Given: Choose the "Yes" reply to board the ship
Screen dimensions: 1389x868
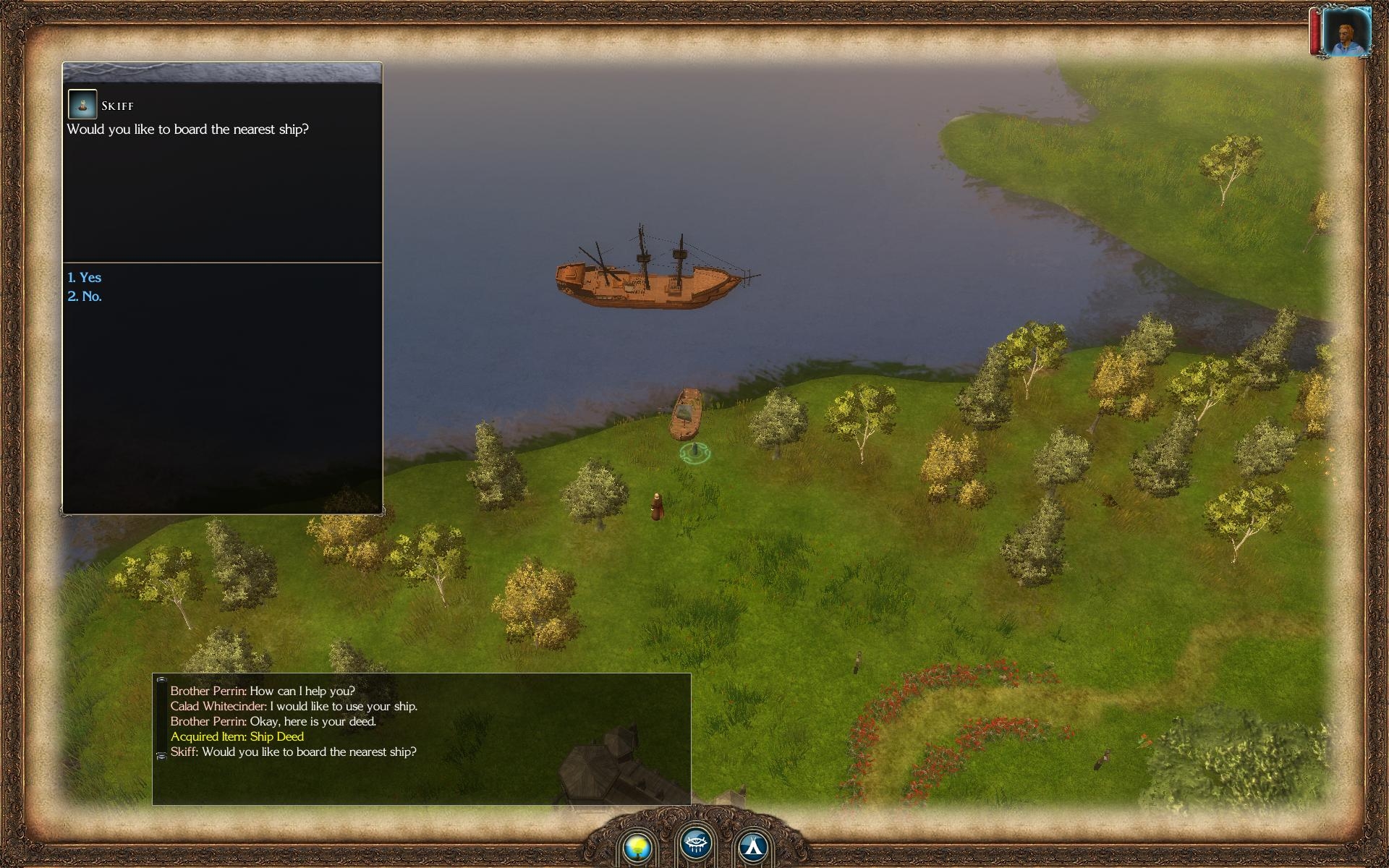Looking at the screenshot, I should (x=85, y=278).
